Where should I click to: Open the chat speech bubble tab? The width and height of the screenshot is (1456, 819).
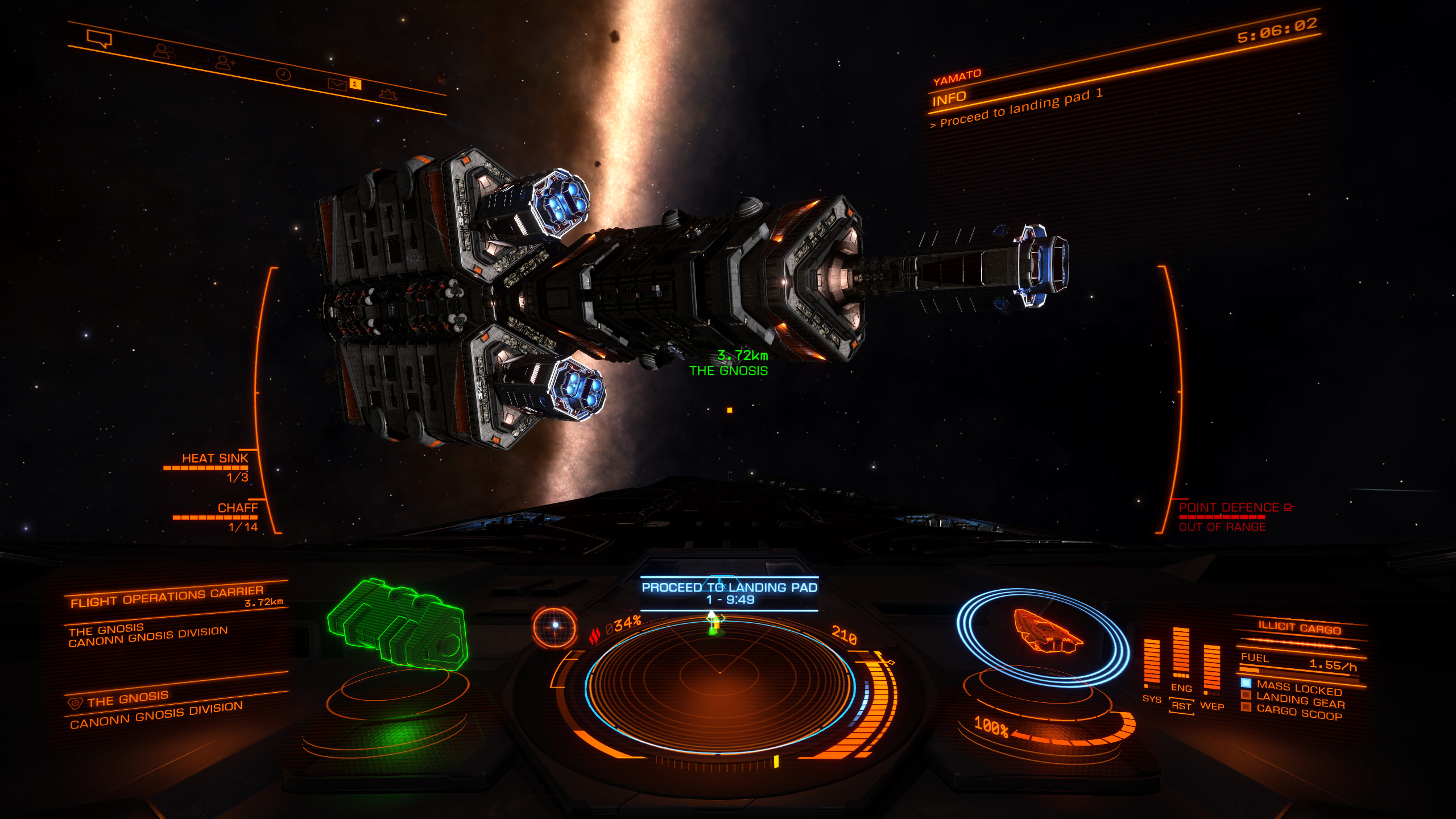[x=99, y=39]
